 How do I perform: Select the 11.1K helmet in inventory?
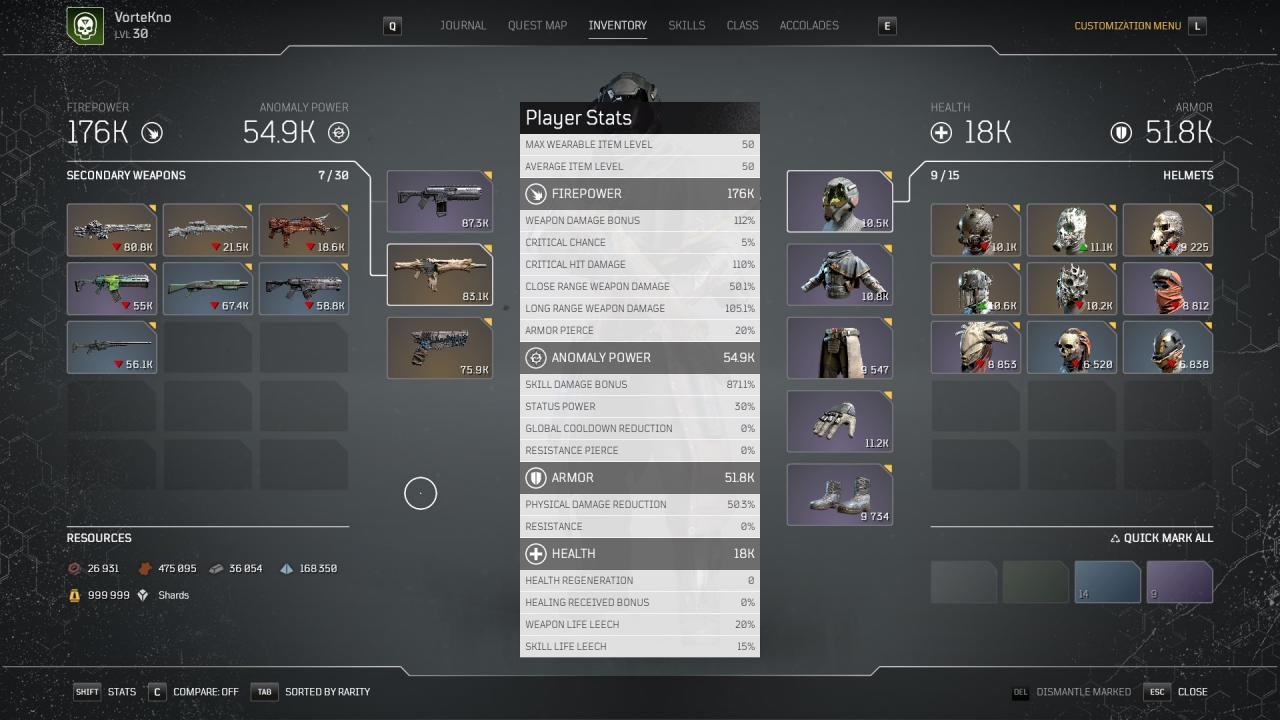pyautogui.click(x=1071, y=230)
